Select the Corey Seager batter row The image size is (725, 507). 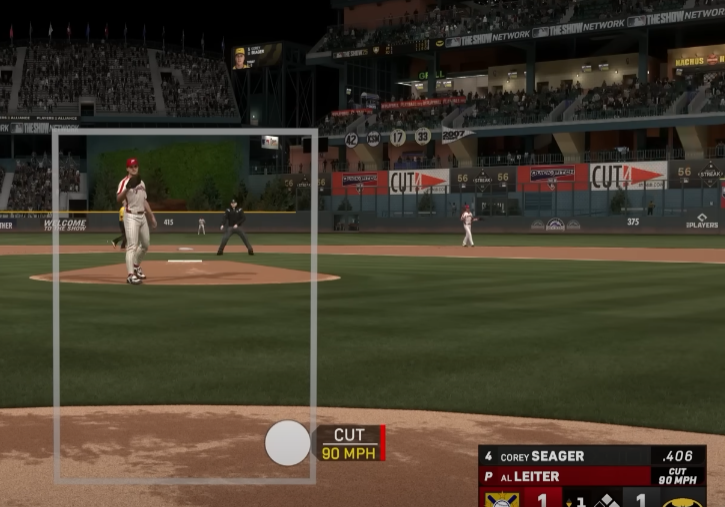coord(591,456)
